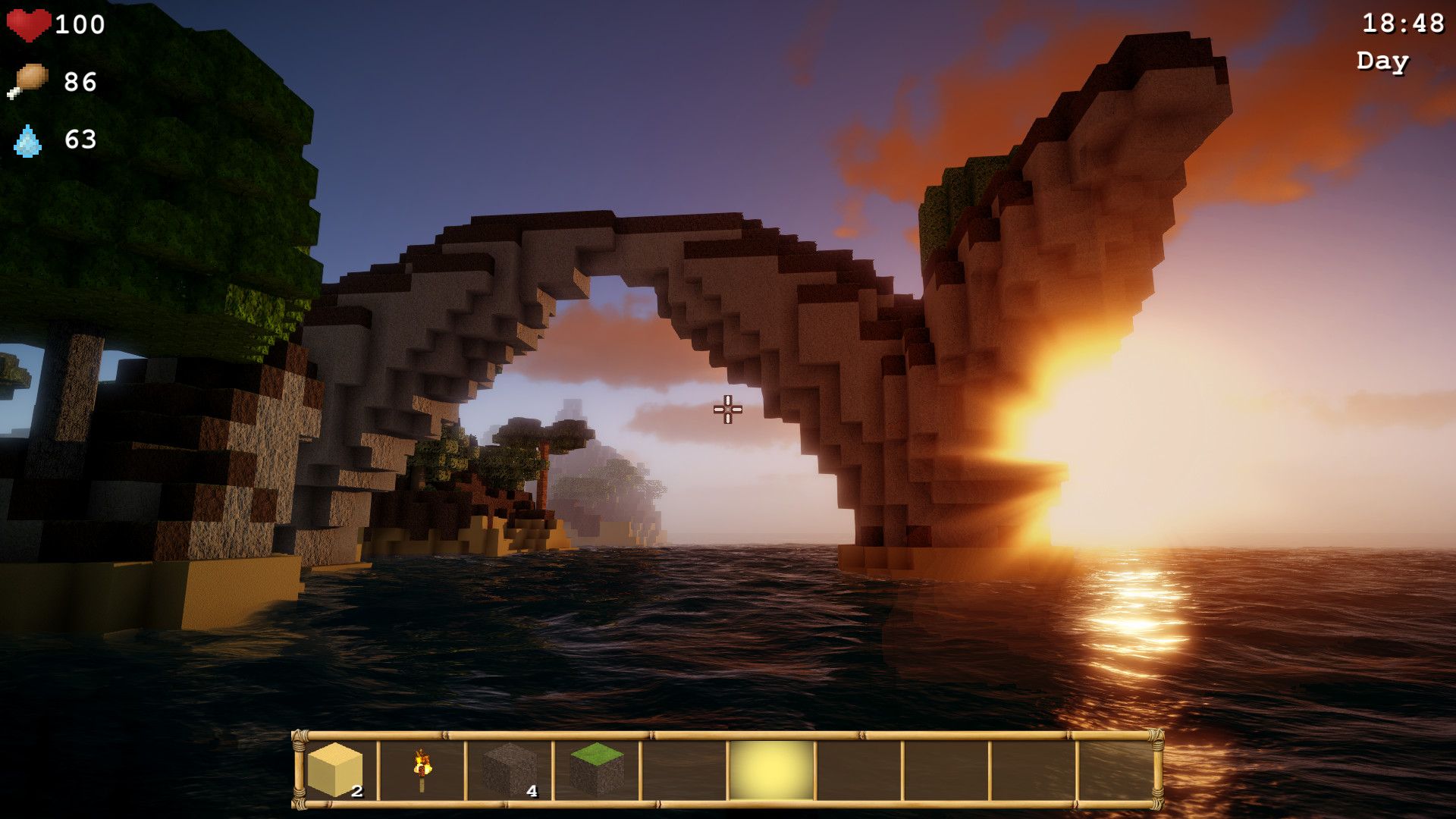Click the crosshair at screen center
This screenshot has height=819, width=1456.
click(x=726, y=409)
